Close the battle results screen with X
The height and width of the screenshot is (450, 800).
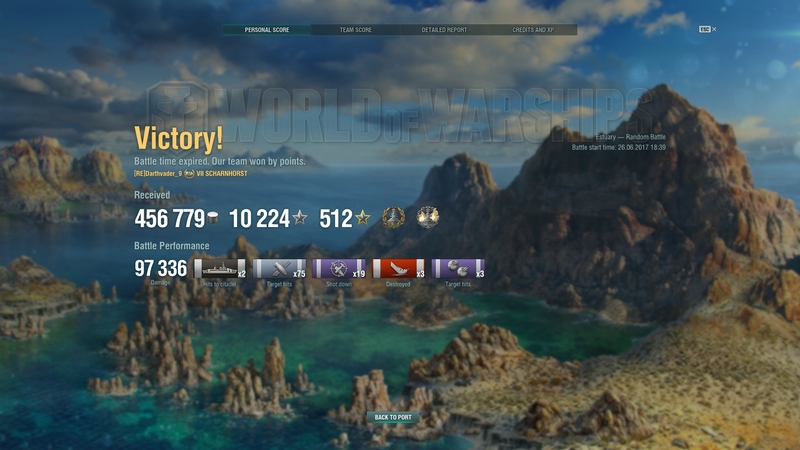pyautogui.click(x=714, y=30)
